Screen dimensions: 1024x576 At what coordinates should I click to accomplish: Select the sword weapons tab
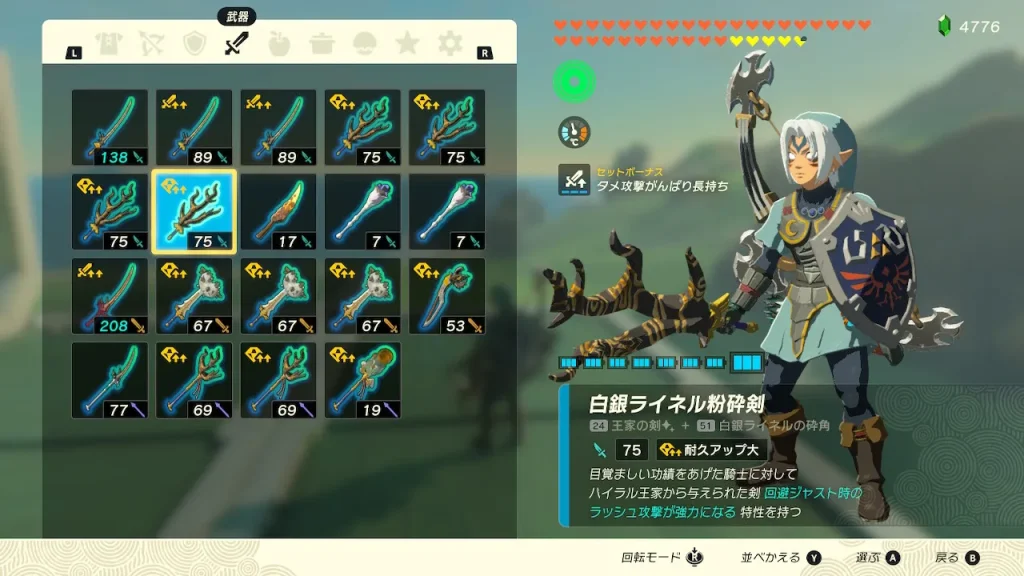coord(236,44)
